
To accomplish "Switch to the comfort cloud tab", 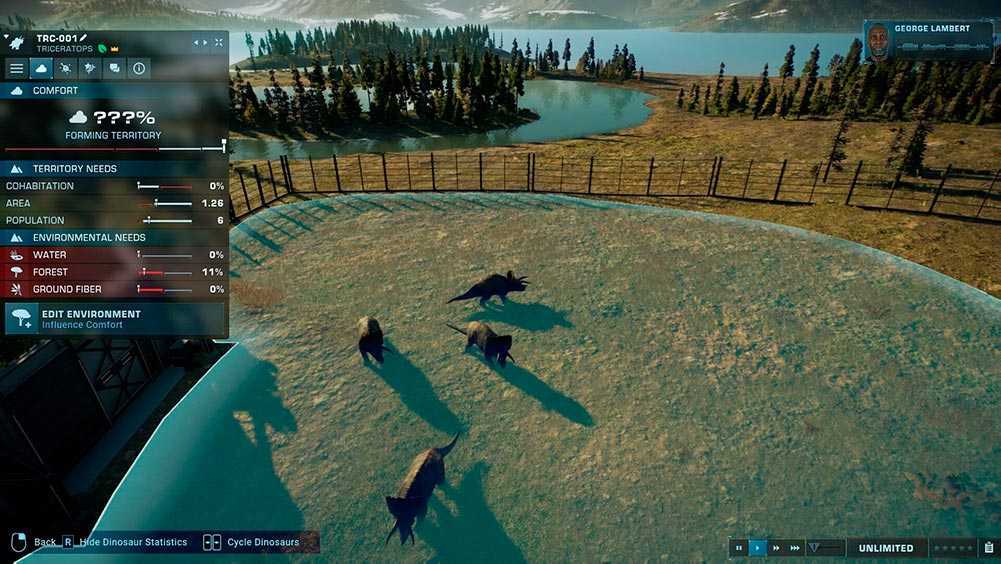I will pos(41,68).
